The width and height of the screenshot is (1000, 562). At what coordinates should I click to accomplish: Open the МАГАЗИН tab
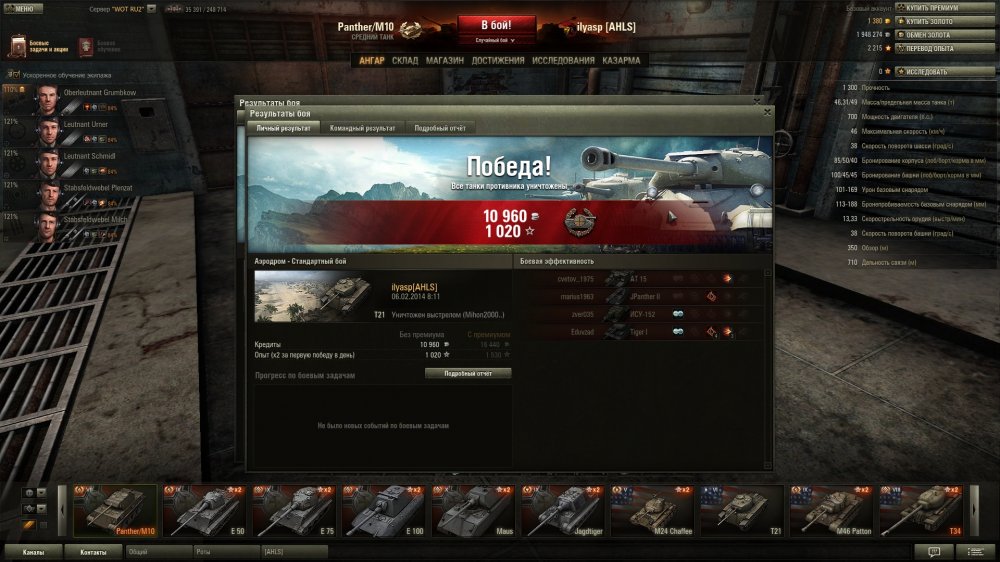444,60
